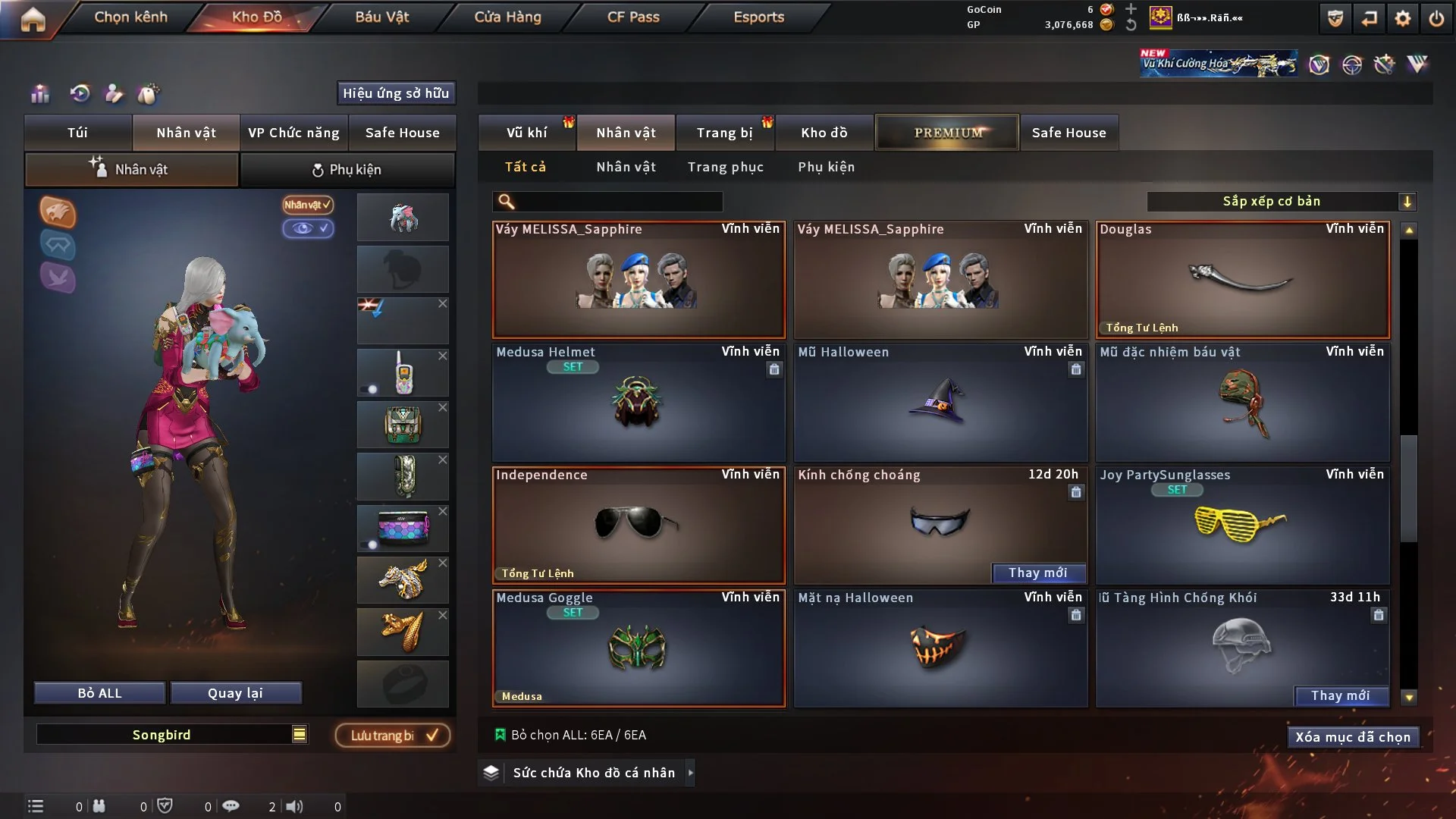The image size is (1456, 819).
Task: Choose the Mũ Halloween hat
Action: pyautogui.click(x=940, y=403)
